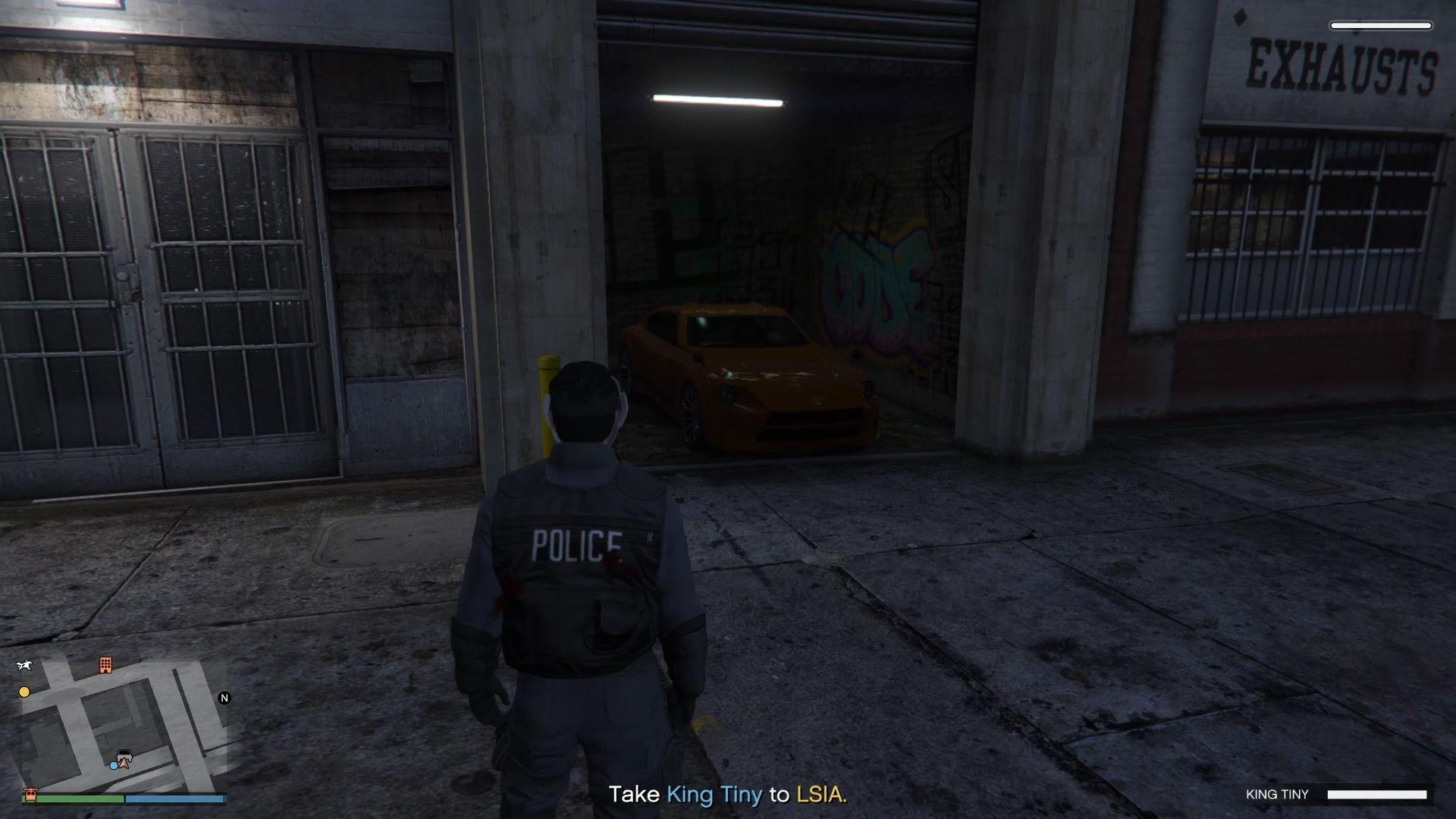Screen dimensions: 1456x819
Task: Click the black car icon above the player arrow
Action: (x=124, y=753)
